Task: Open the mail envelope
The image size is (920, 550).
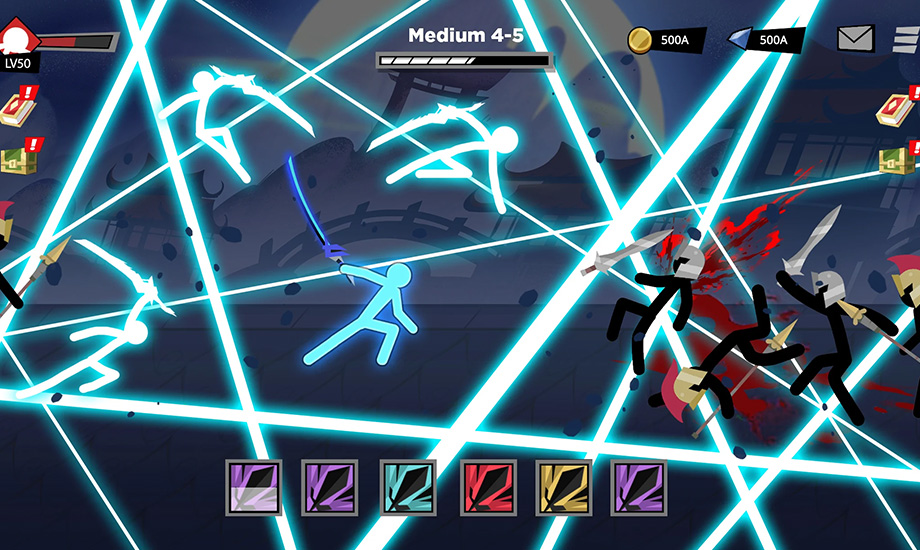Action: coord(855,39)
